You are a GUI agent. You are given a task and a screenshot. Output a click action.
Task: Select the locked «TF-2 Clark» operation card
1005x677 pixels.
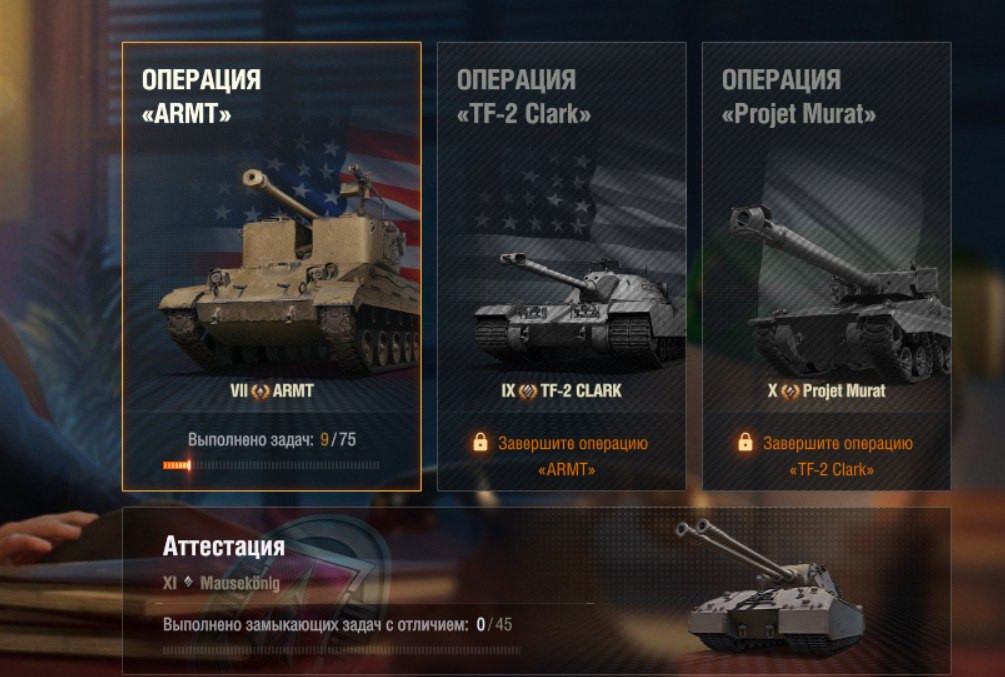pyautogui.click(x=561, y=266)
